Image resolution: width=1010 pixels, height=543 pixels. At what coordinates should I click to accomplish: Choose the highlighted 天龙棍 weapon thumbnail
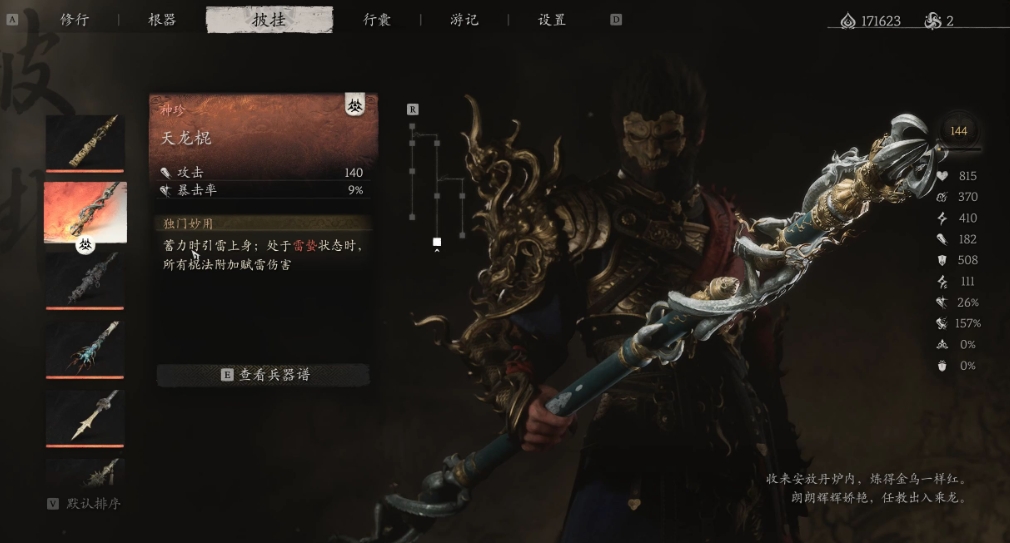pos(85,212)
